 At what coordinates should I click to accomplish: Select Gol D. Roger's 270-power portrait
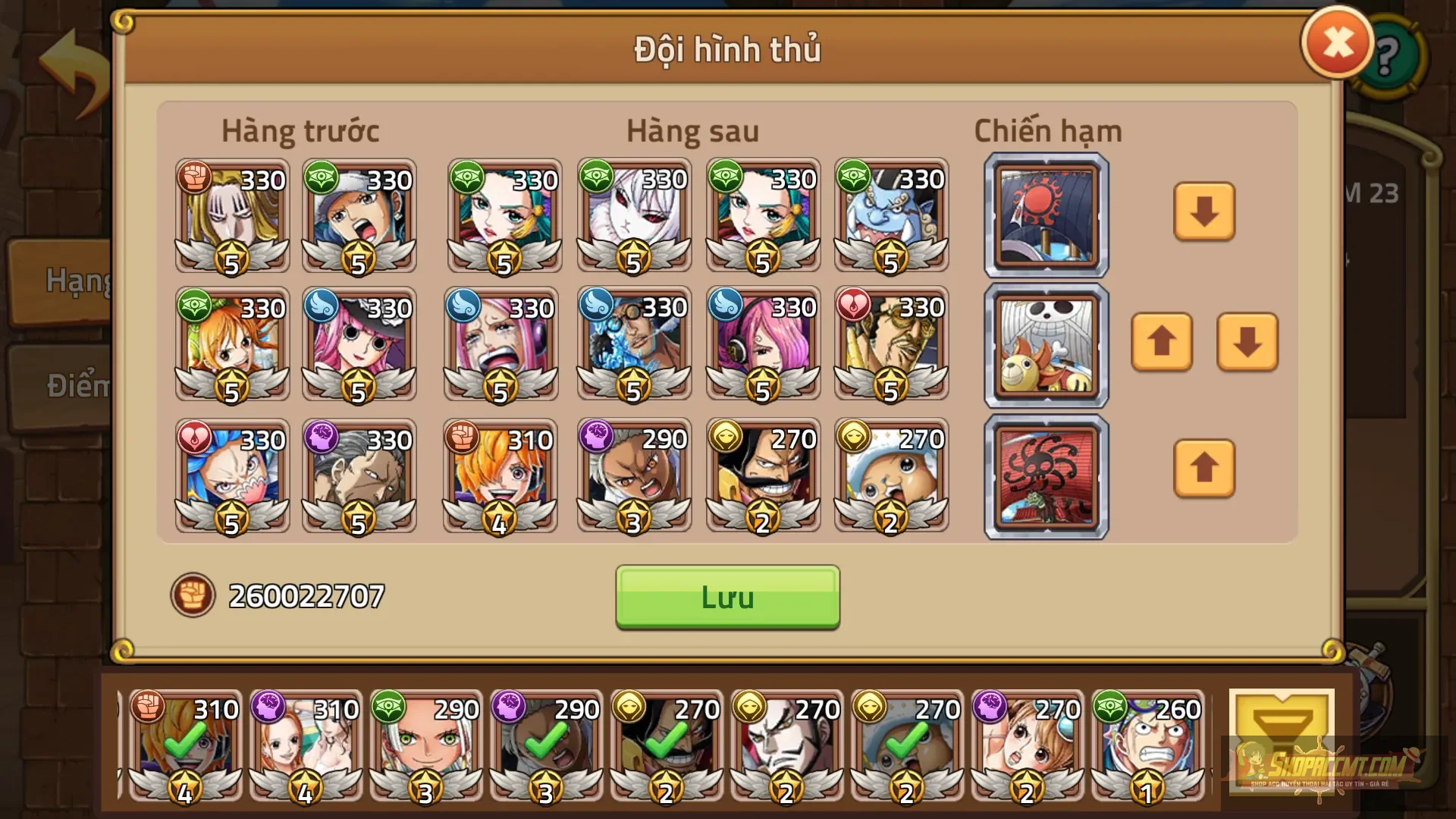[763, 476]
